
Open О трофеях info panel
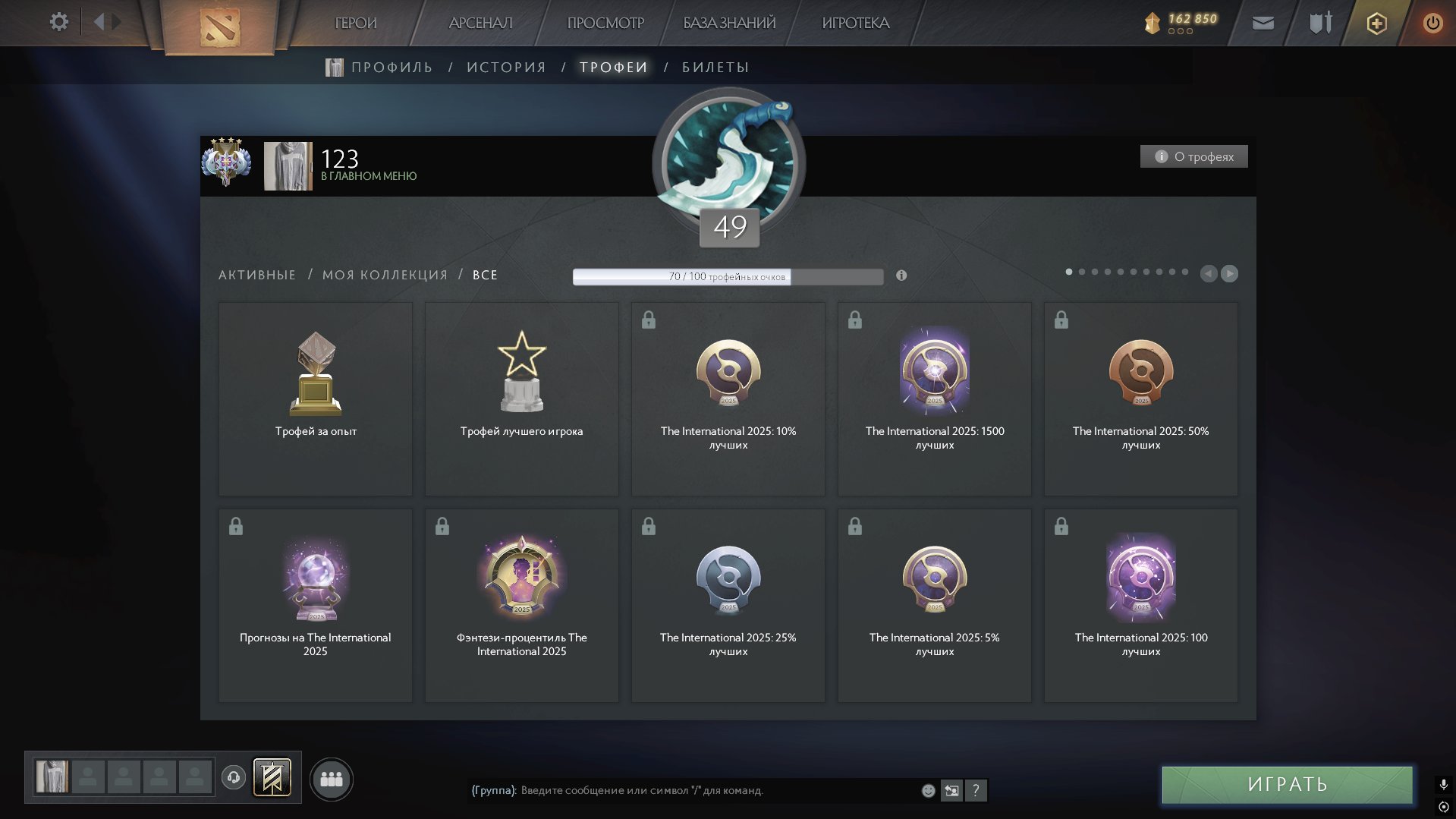point(1193,156)
